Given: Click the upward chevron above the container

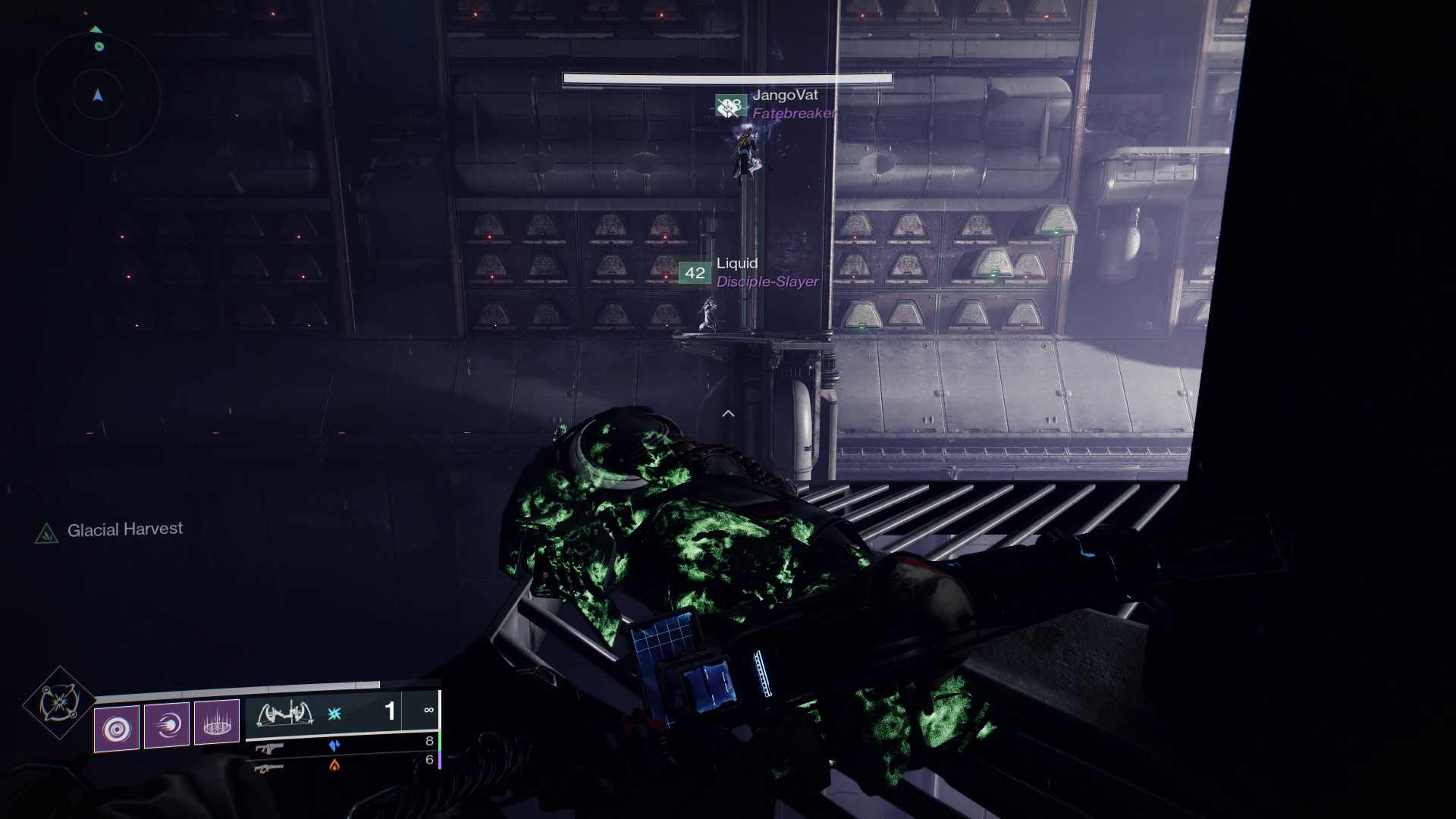Looking at the screenshot, I should tap(730, 413).
